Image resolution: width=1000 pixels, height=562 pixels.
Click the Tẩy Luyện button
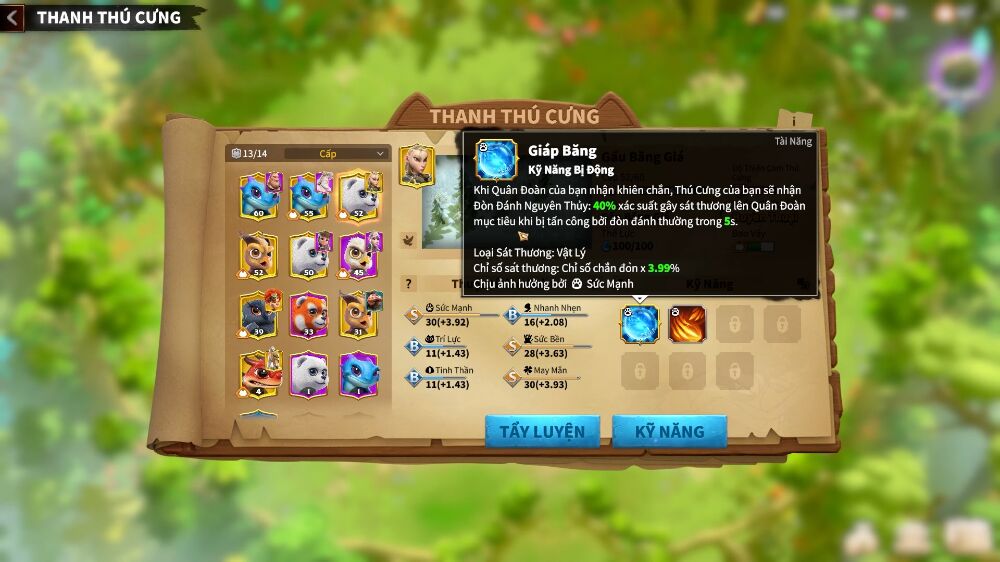(542, 431)
